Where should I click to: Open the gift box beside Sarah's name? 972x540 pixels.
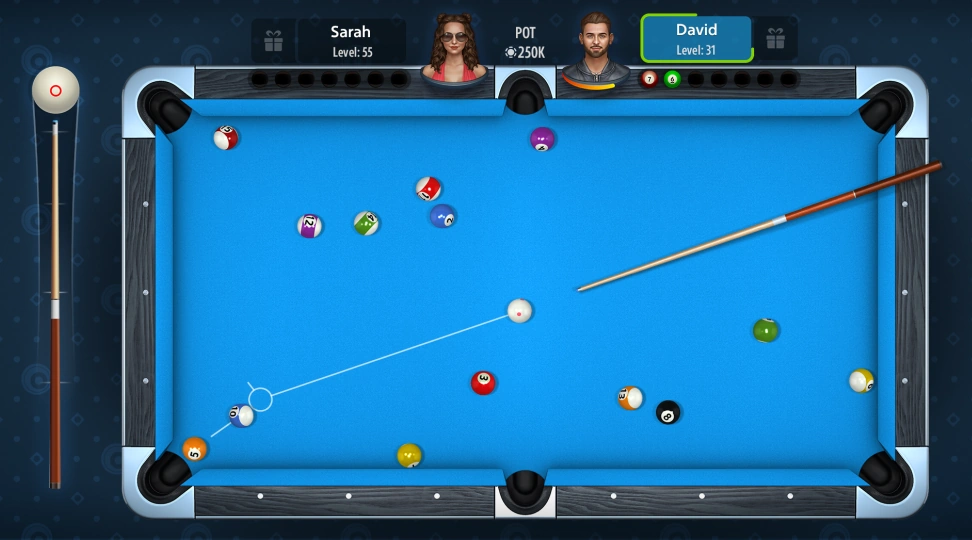273,41
